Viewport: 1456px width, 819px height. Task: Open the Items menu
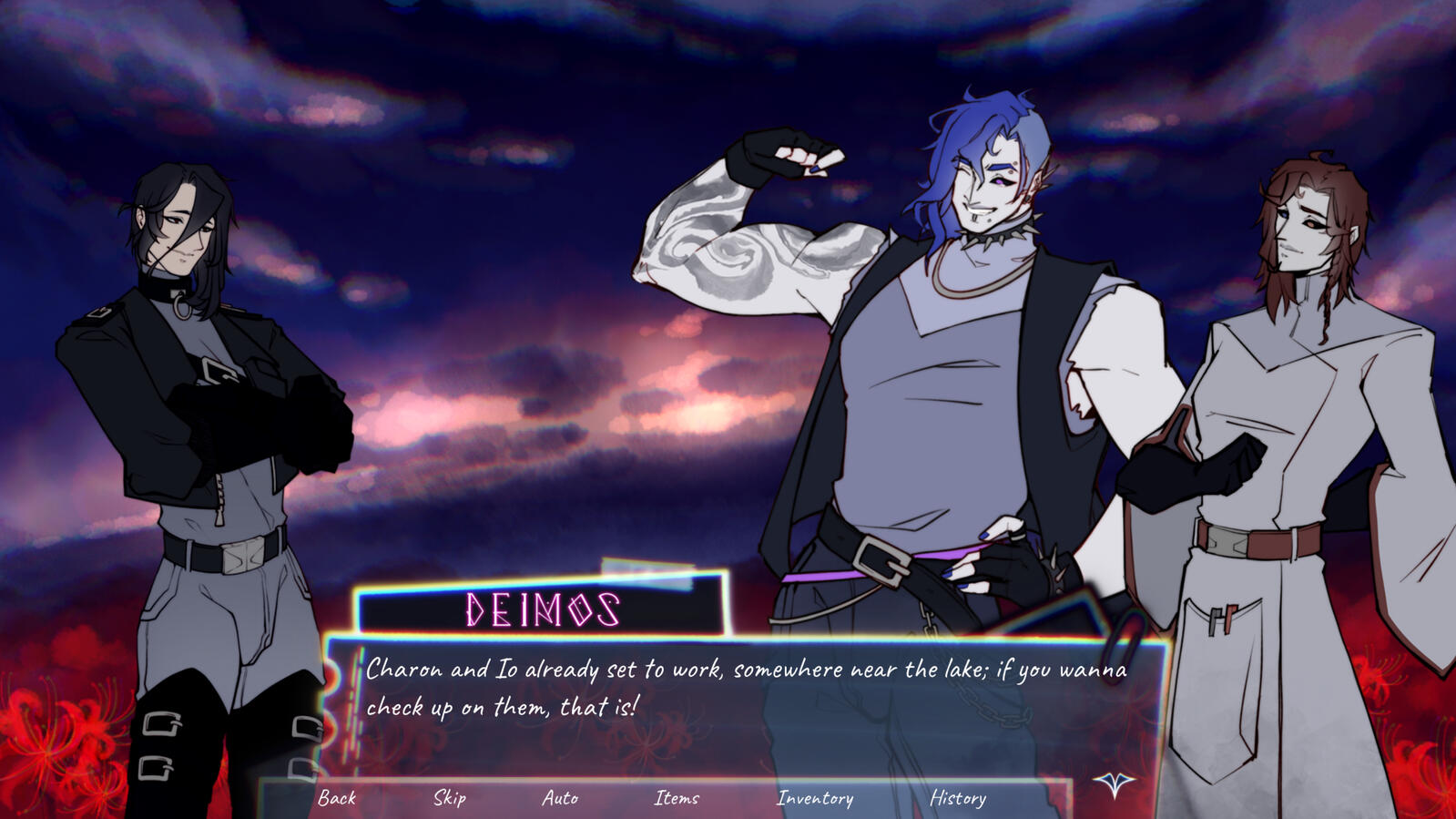(677, 798)
